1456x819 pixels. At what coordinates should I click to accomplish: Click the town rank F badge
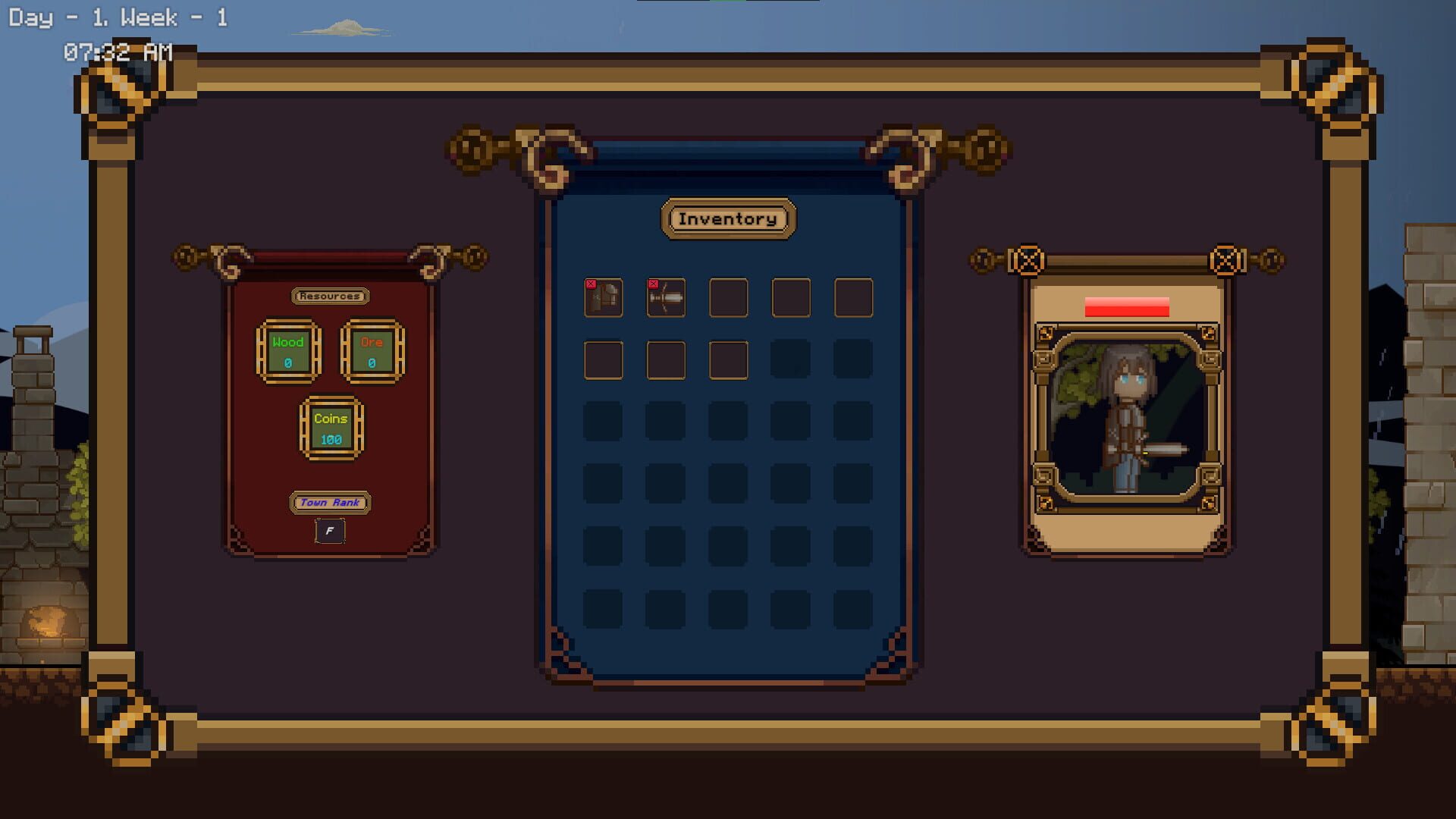pos(330,531)
